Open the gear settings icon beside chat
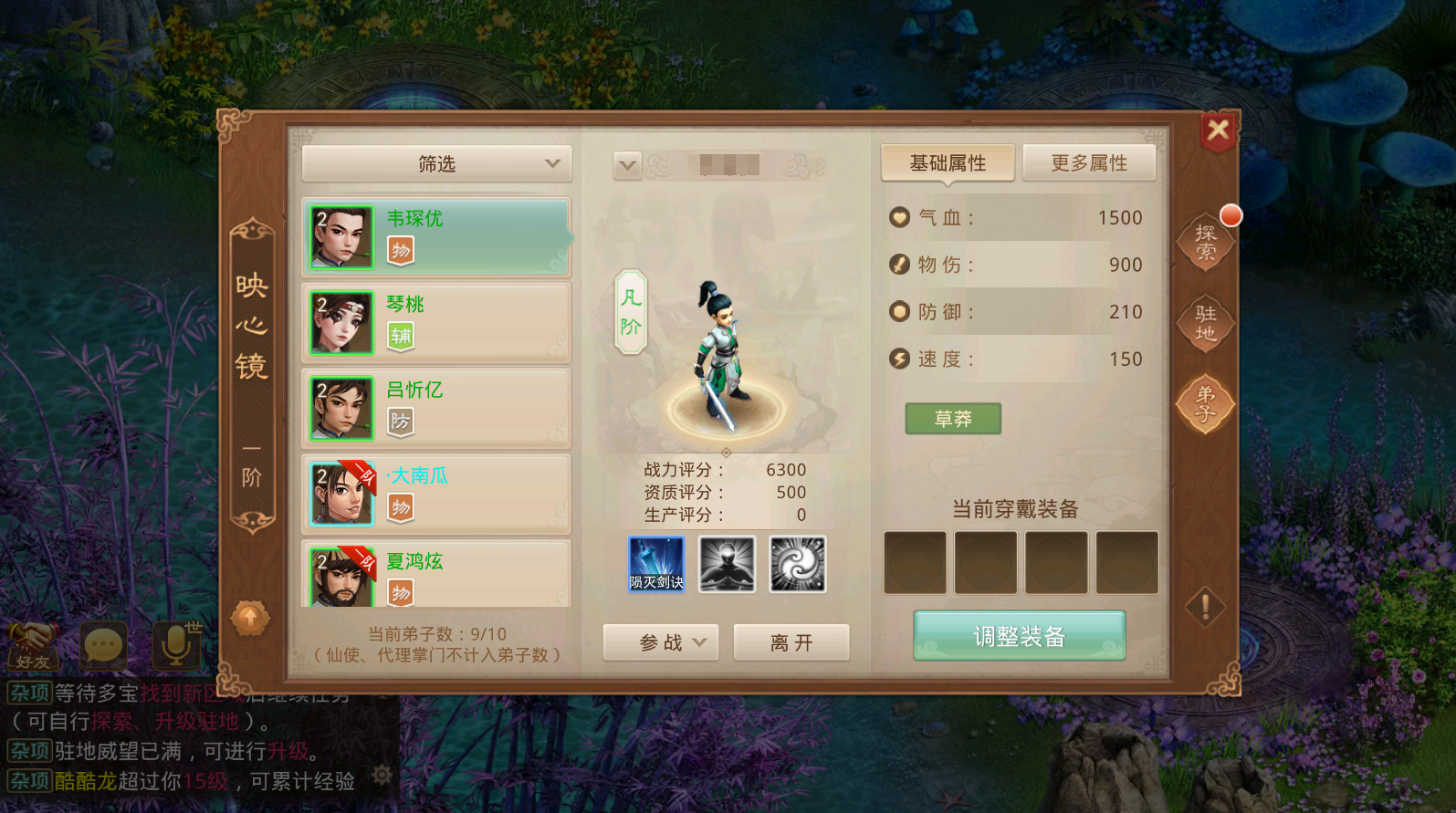 pos(383,774)
